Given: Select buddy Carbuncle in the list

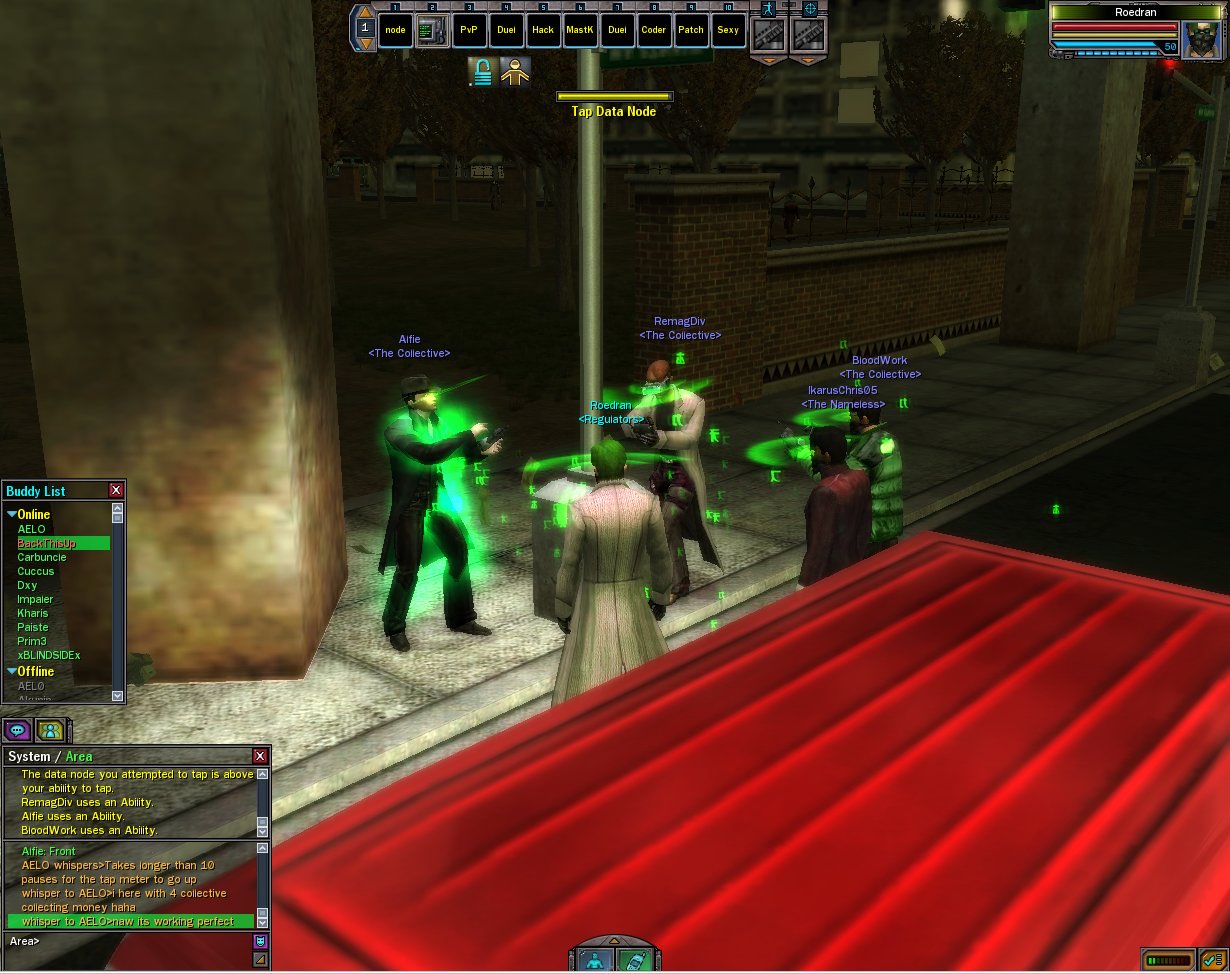Looking at the screenshot, I should 42,557.
